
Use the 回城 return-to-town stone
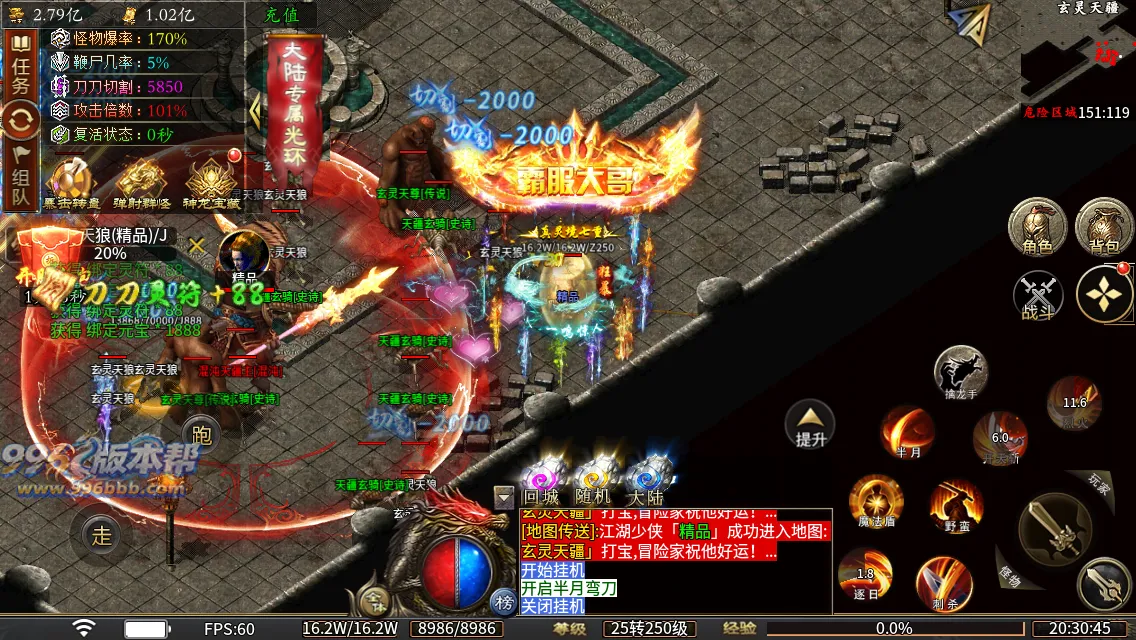pos(541,478)
